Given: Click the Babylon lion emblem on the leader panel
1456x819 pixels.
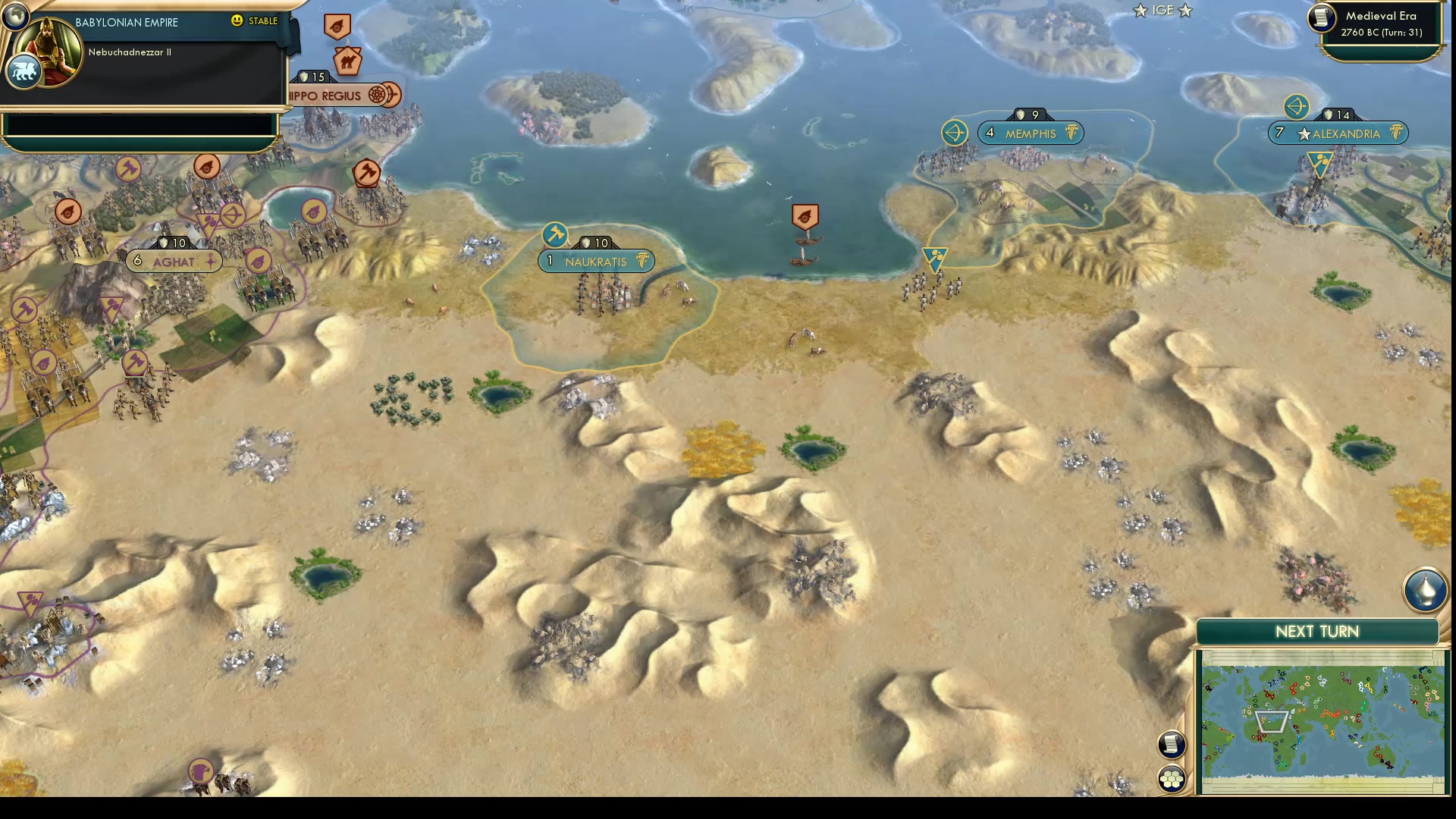Looking at the screenshot, I should (x=24, y=71).
